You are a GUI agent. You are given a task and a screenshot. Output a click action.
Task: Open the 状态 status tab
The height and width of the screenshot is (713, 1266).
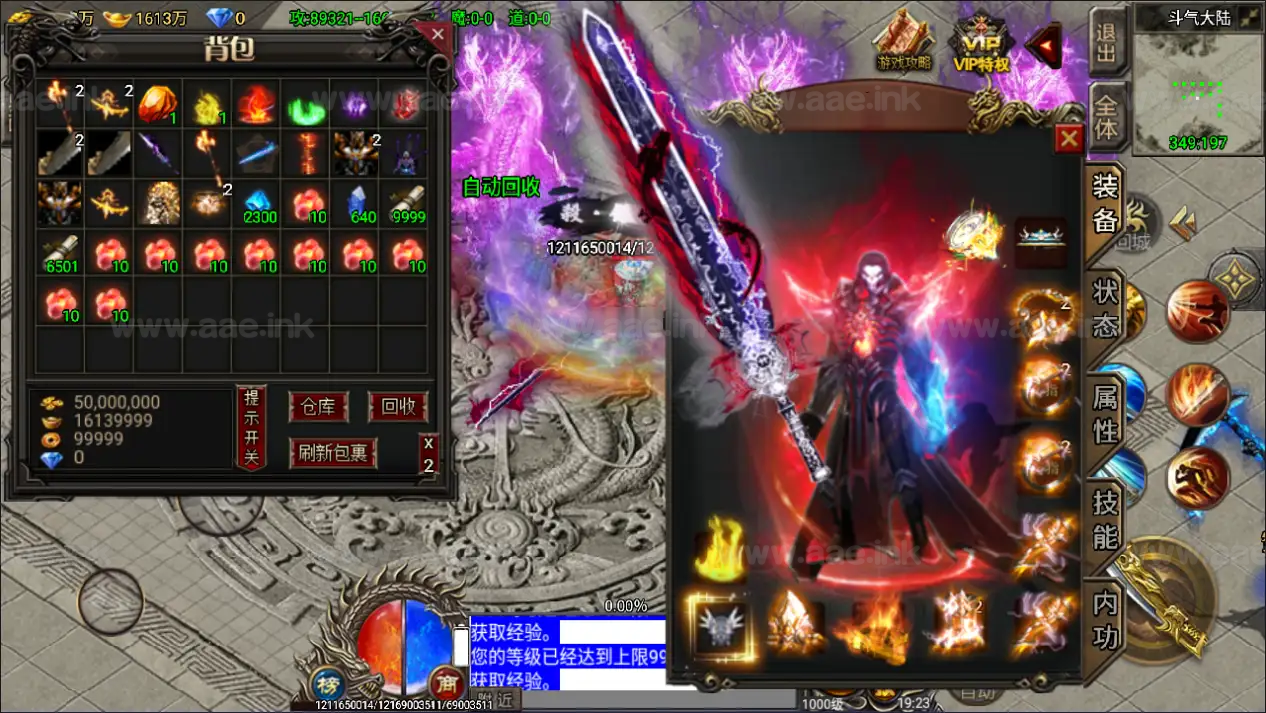point(1105,307)
